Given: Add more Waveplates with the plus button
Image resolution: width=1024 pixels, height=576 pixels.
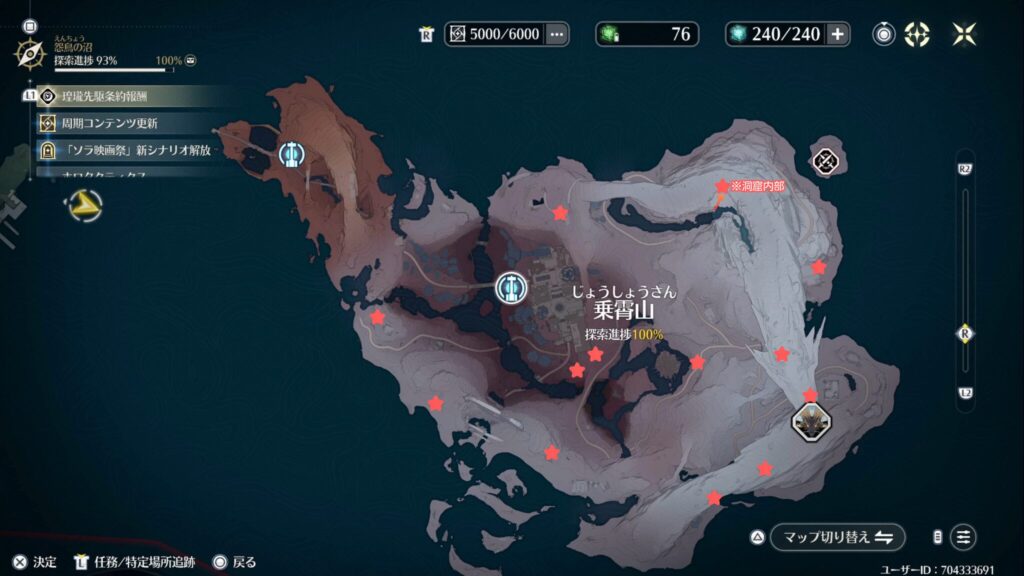Looking at the screenshot, I should click(x=837, y=34).
